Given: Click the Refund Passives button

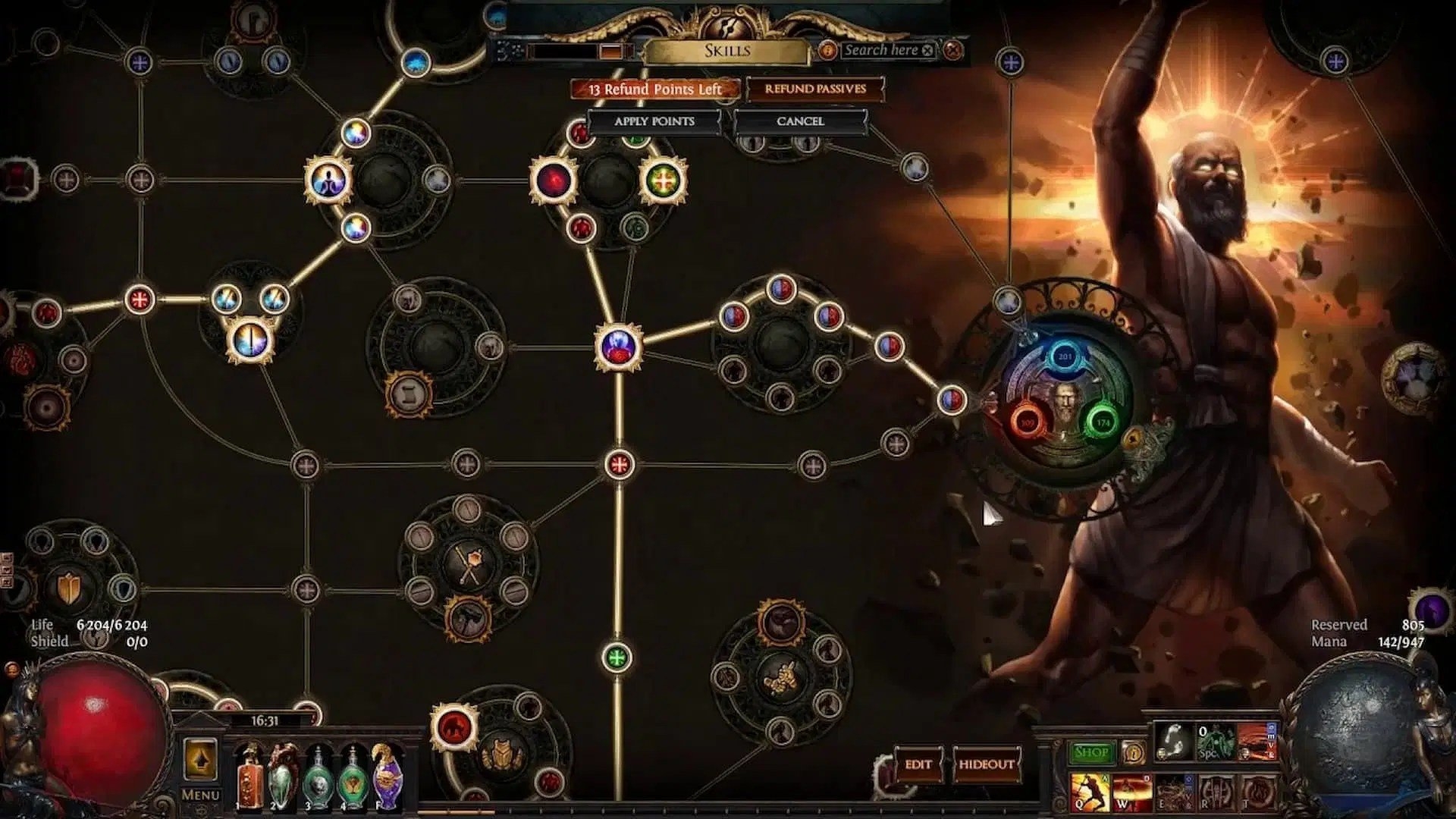Looking at the screenshot, I should [x=814, y=89].
